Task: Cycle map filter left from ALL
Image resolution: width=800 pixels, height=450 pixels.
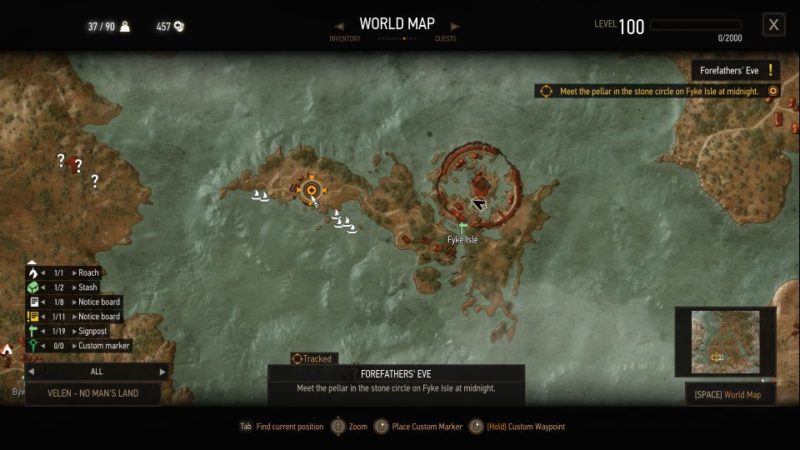Action: pyautogui.click(x=30, y=371)
